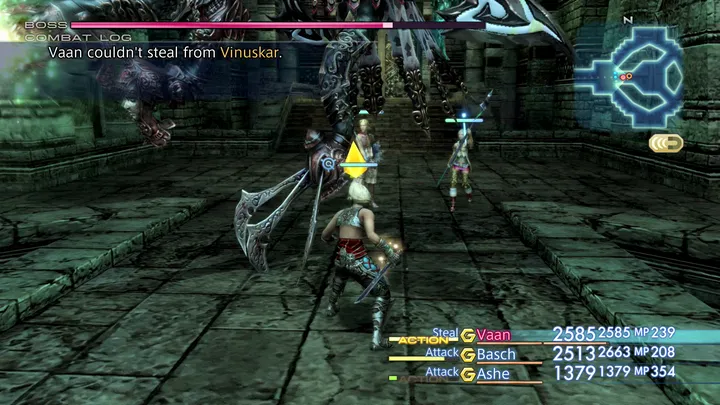Toggle Ashe's gambit G icon
Image resolution: width=720 pixels, height=405 pixels.
[467, 373]
